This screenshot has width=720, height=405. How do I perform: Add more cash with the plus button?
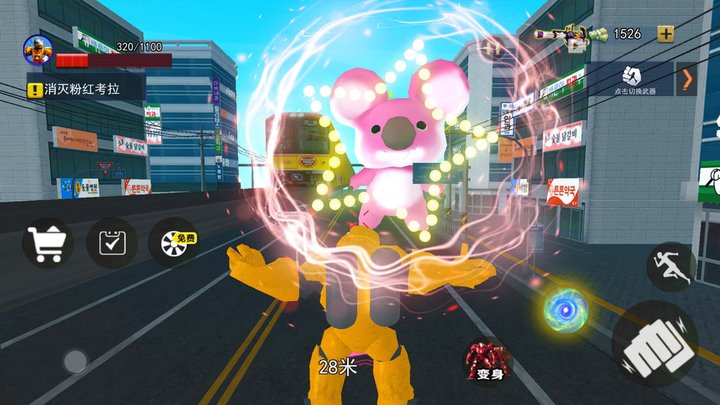pos(665,33)
